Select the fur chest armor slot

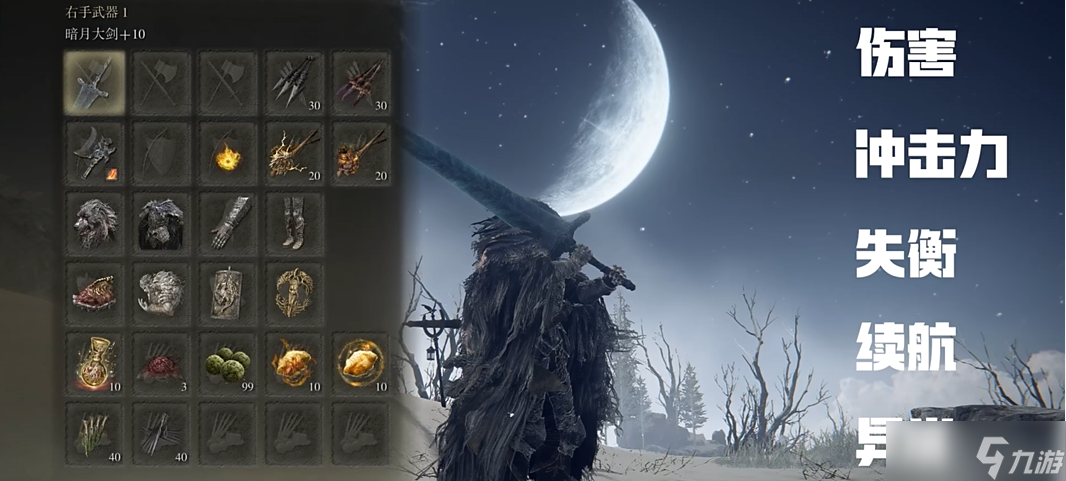click(160, 222)
